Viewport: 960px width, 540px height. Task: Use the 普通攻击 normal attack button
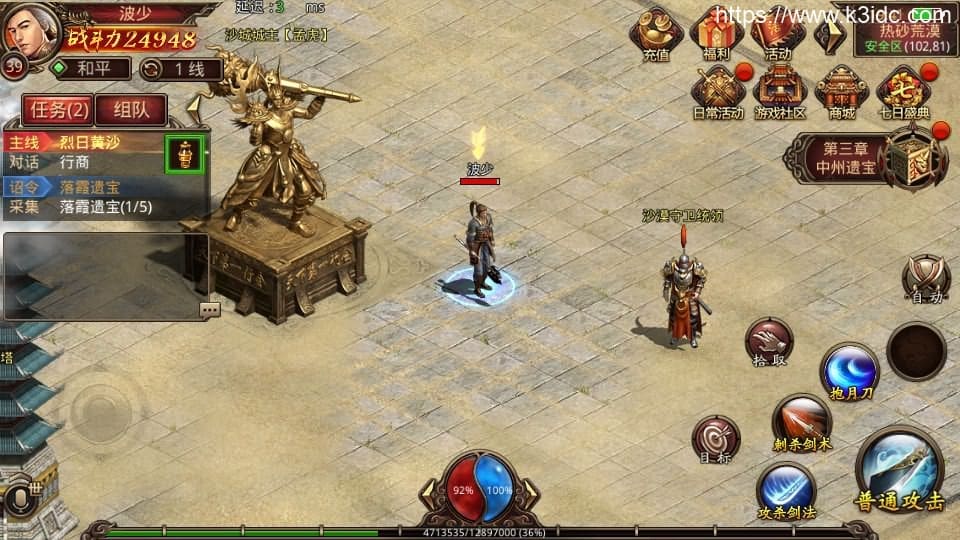click(899, 472)
